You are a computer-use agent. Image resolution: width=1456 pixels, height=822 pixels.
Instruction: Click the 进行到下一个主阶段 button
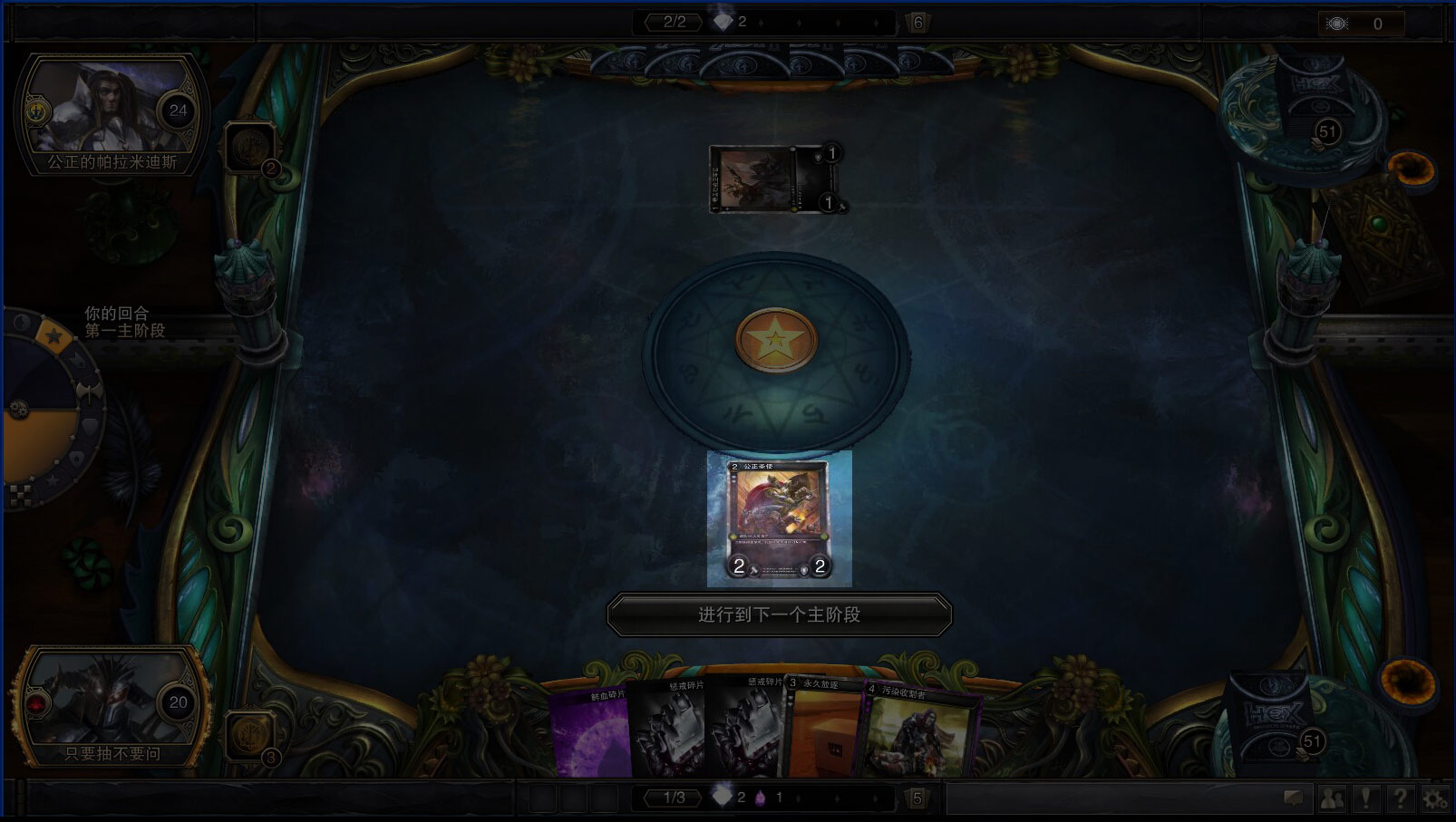779,614
